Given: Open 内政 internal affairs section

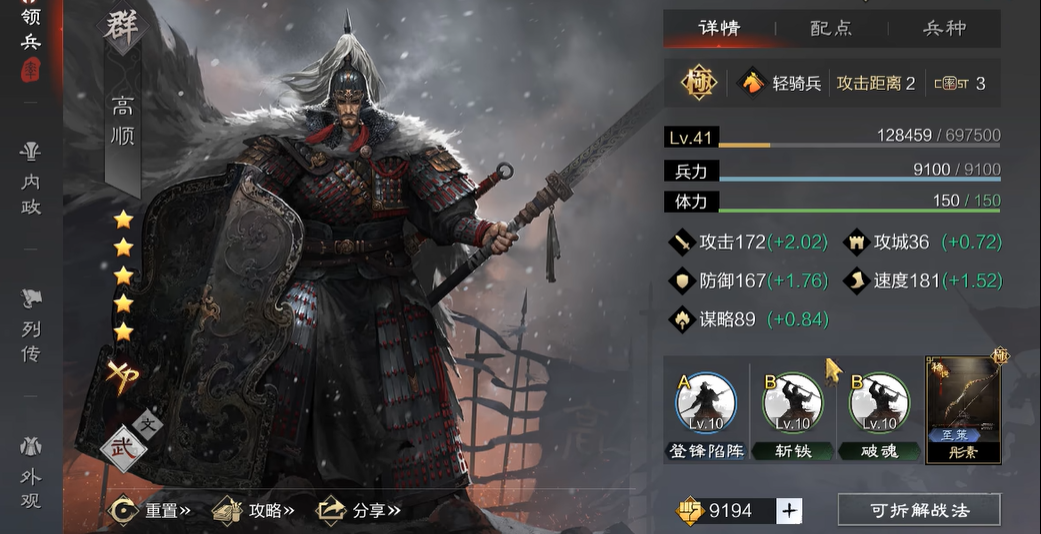Looking at the screenshot, I should tap(30, 180).
